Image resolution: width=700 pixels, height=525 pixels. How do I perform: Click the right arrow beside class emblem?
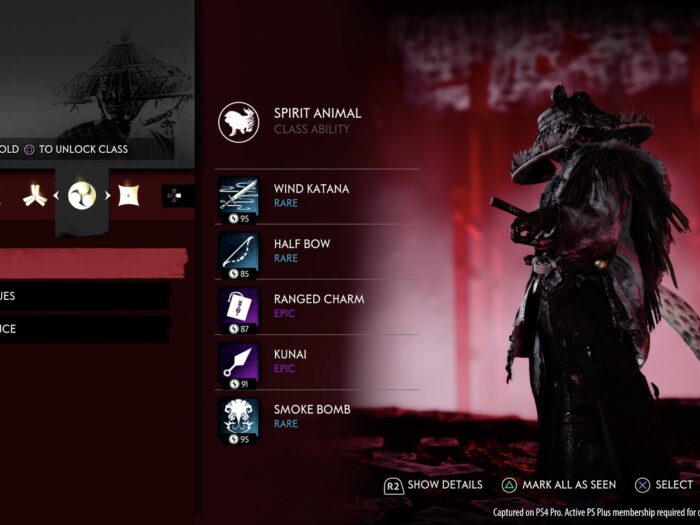pyautogui.click(x=105, y=196)
